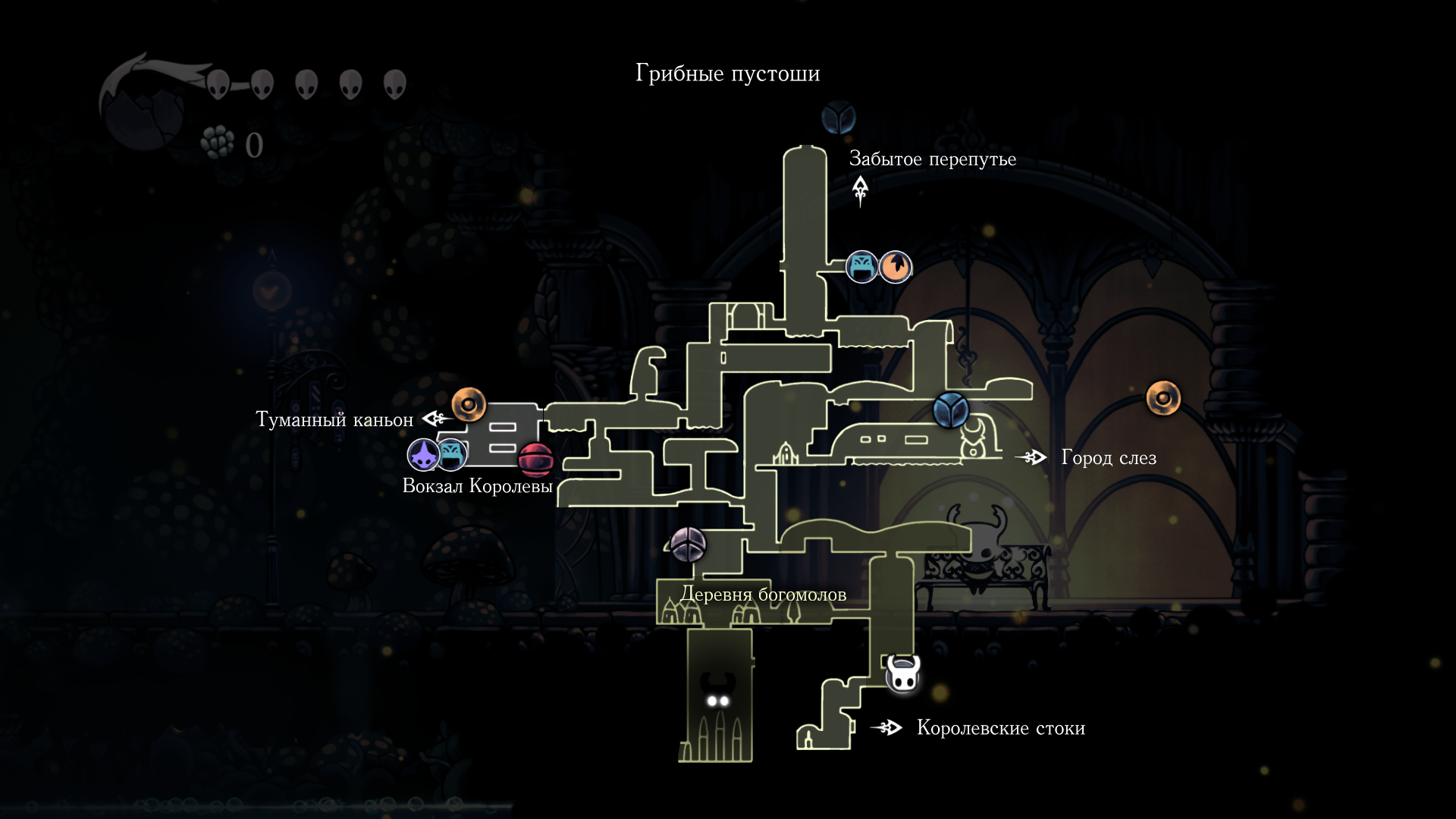Select the Деревня богомолов label
This screenshot has width=1456, height=819.
[763, 595]
